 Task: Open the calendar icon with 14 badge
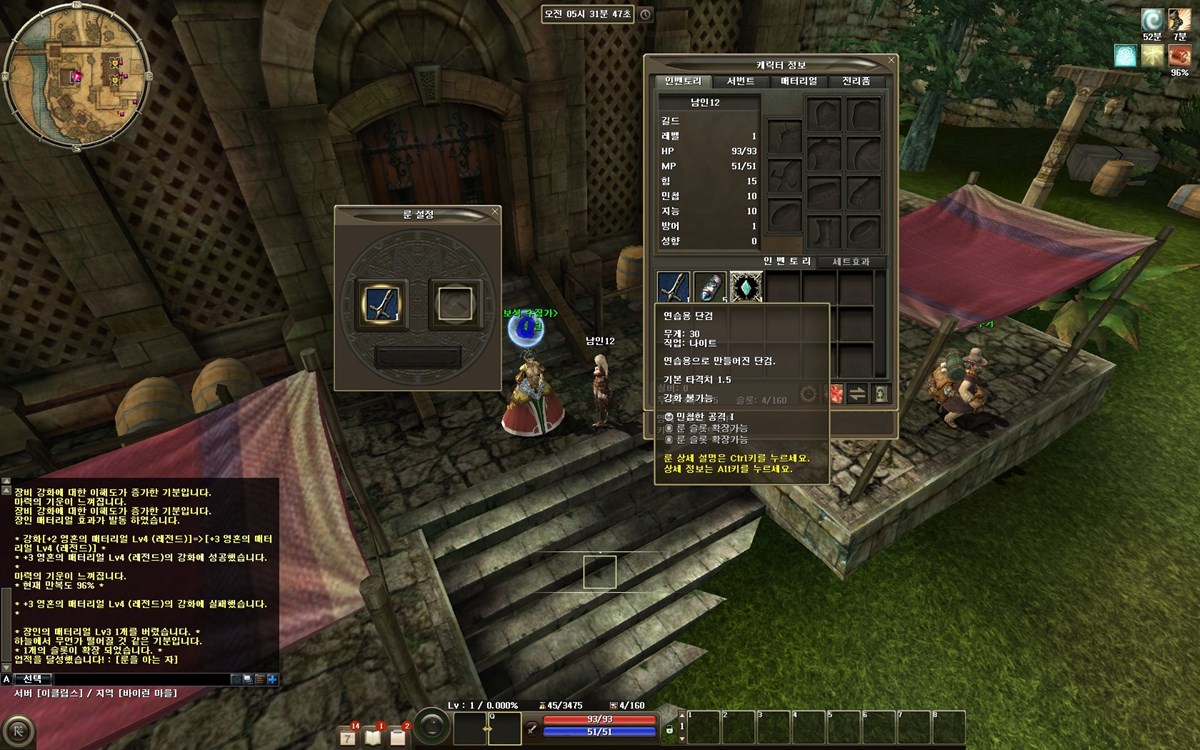point(348,736)
